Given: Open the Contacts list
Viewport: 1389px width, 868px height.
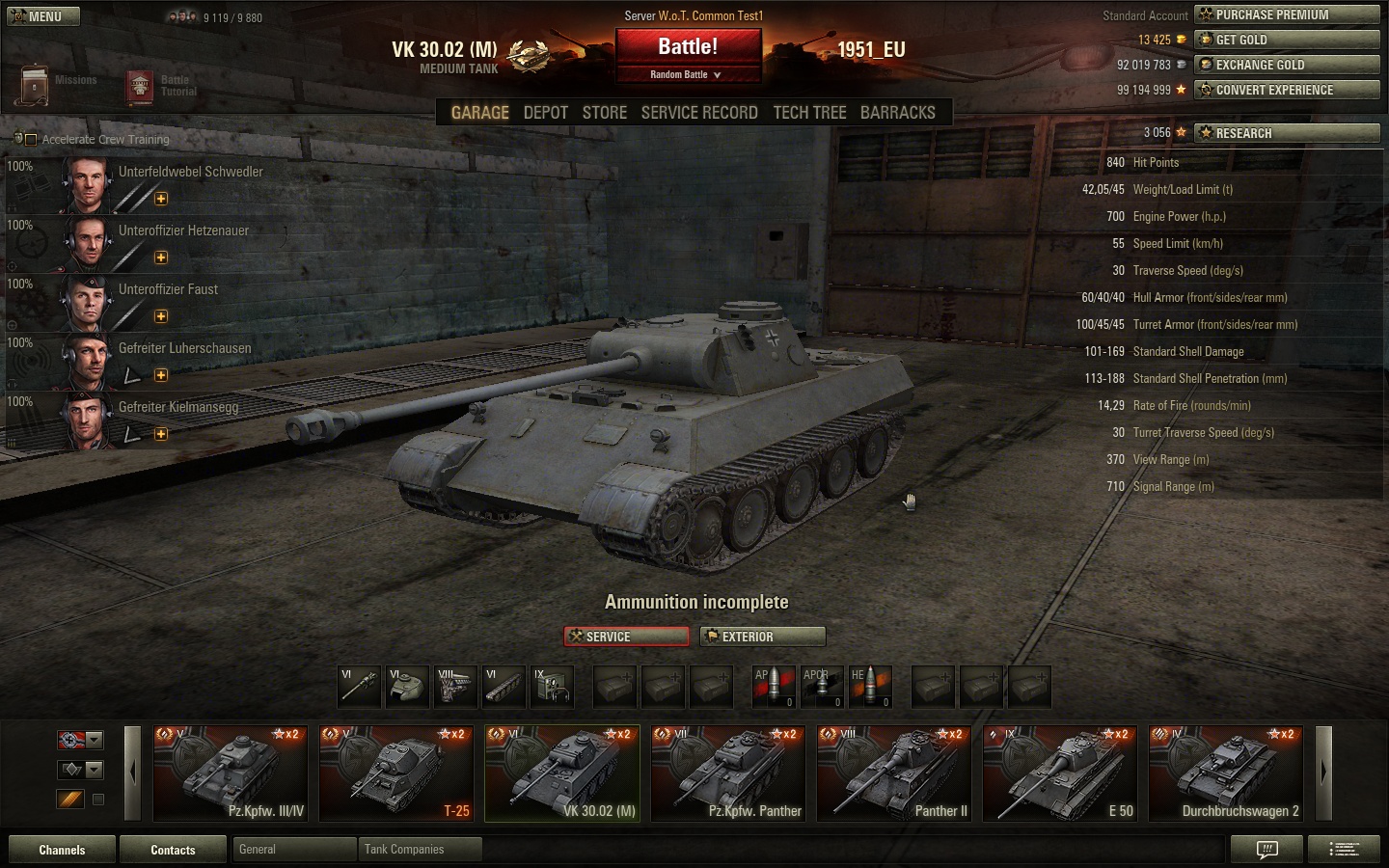Looking at the screenshot, I should [x=173, y=850].
